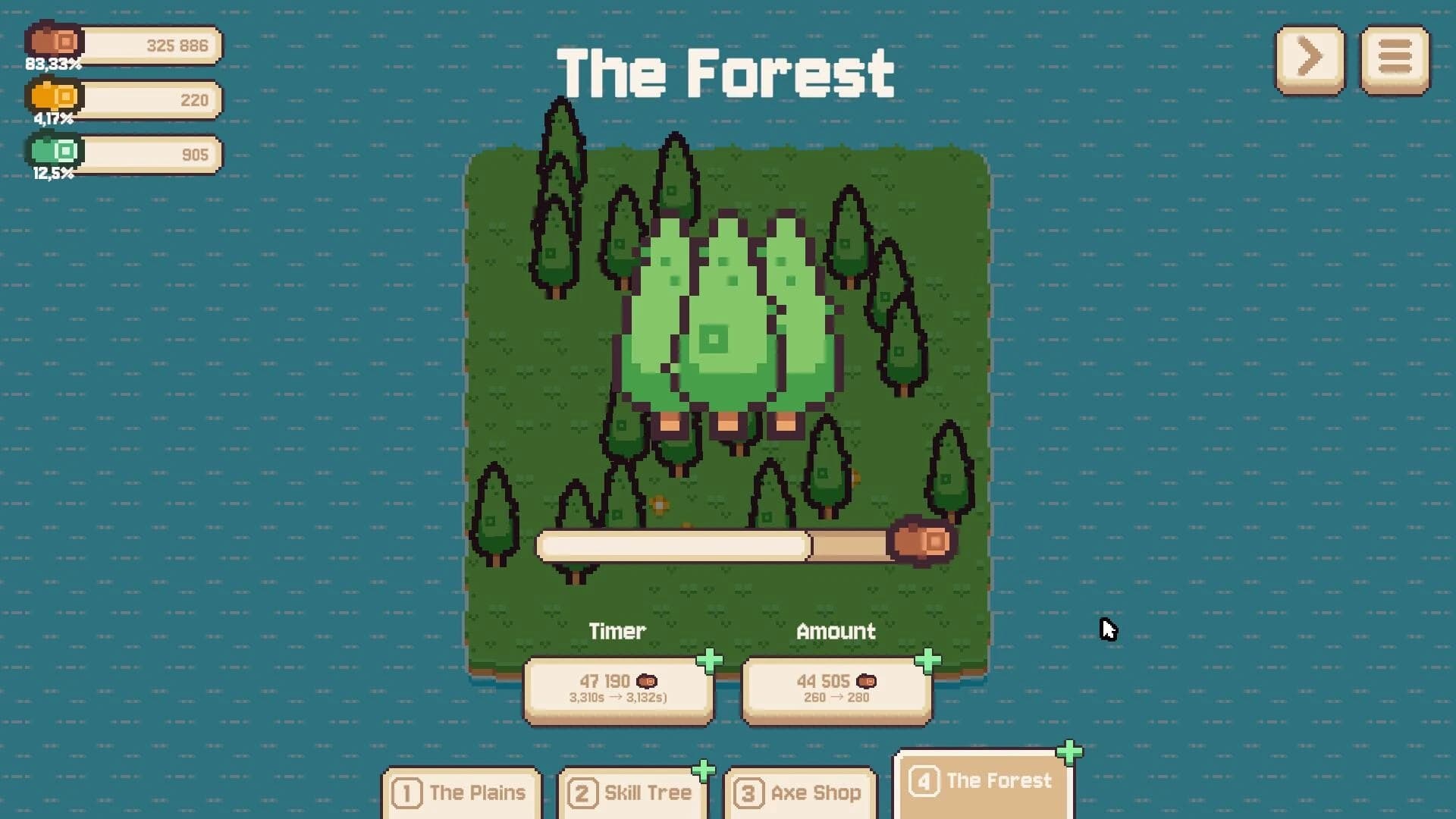This screenshot has height=819, width=1456.
Task: Click the green plus above the Amount upgrade
Action: 928,661
